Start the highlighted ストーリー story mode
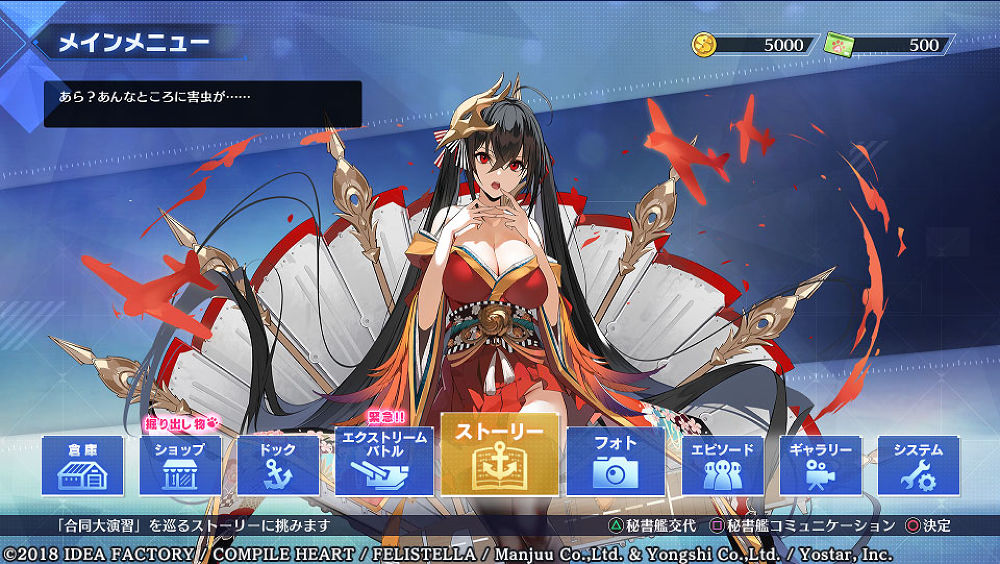This screenshot has width=1000, height=564. pos(499,455)
